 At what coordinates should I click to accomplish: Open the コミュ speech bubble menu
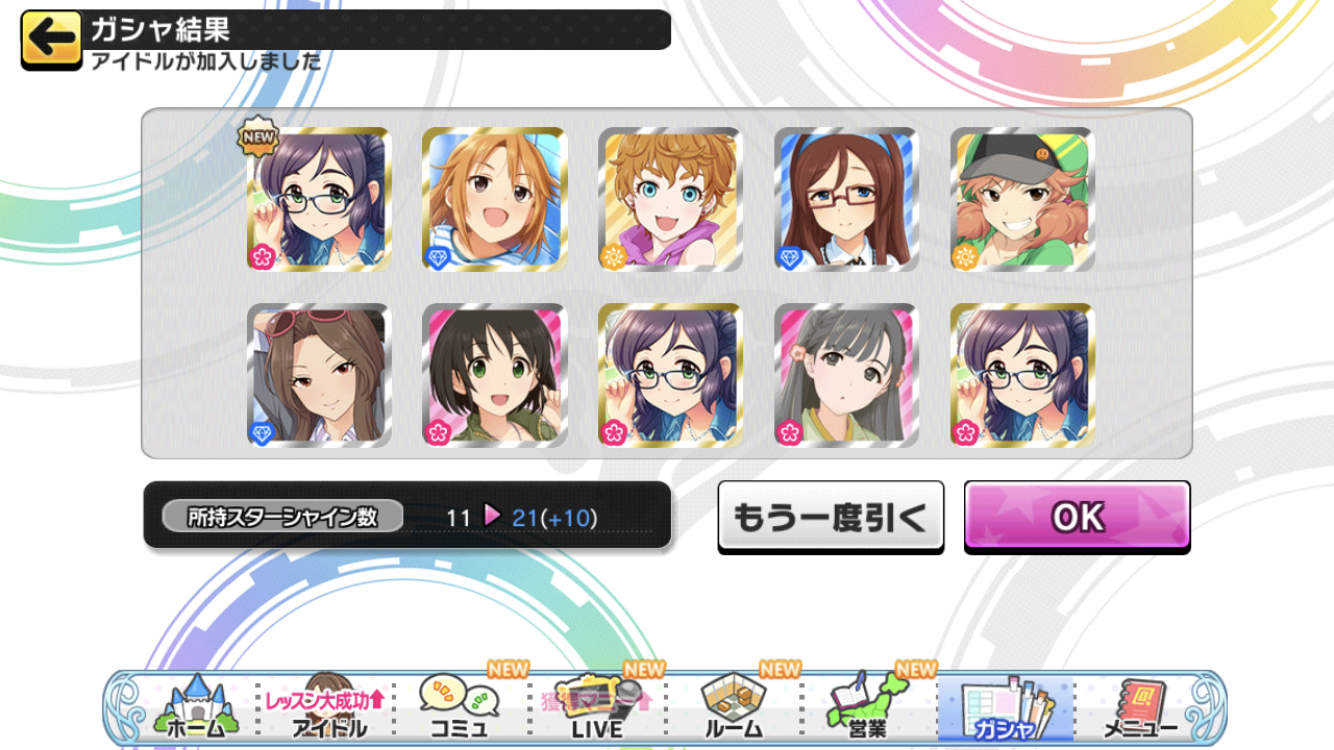click(x=460, y=708)
